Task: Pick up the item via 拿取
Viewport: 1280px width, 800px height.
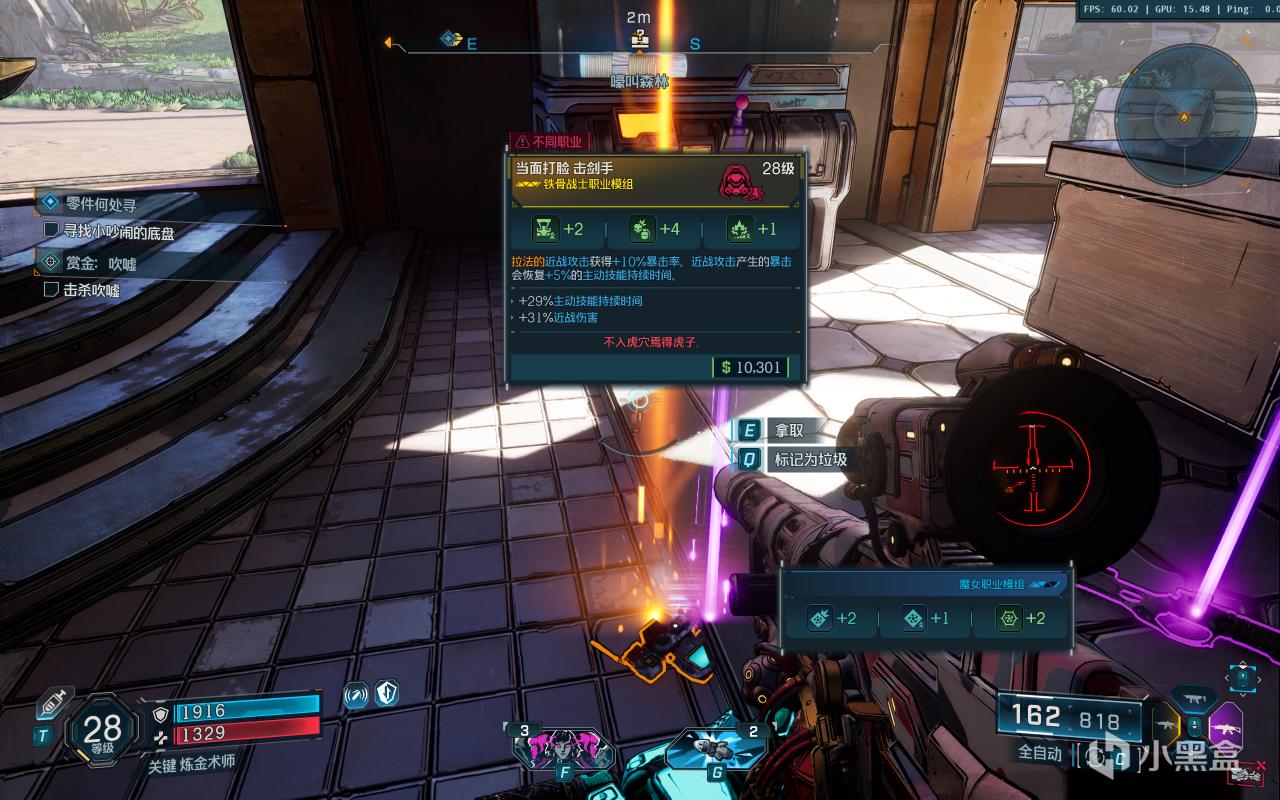Action: coord(787,431)
